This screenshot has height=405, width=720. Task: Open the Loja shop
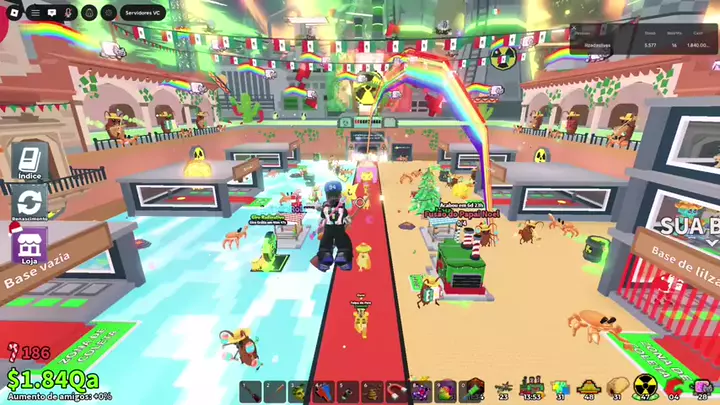tap(29, 245)
